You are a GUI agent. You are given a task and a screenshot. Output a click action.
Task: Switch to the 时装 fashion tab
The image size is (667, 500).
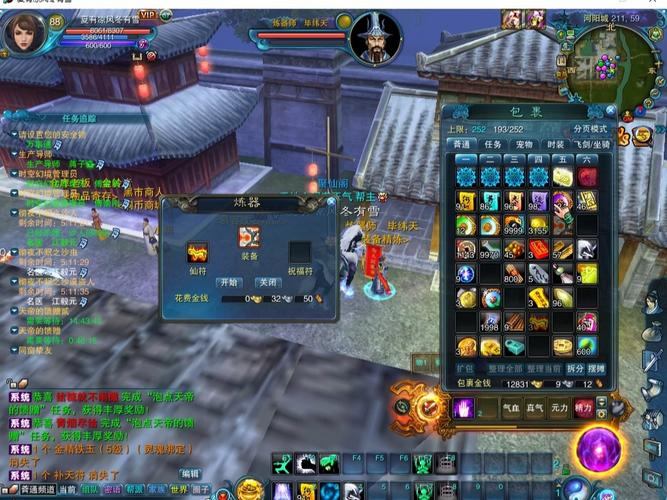(555, 144)
